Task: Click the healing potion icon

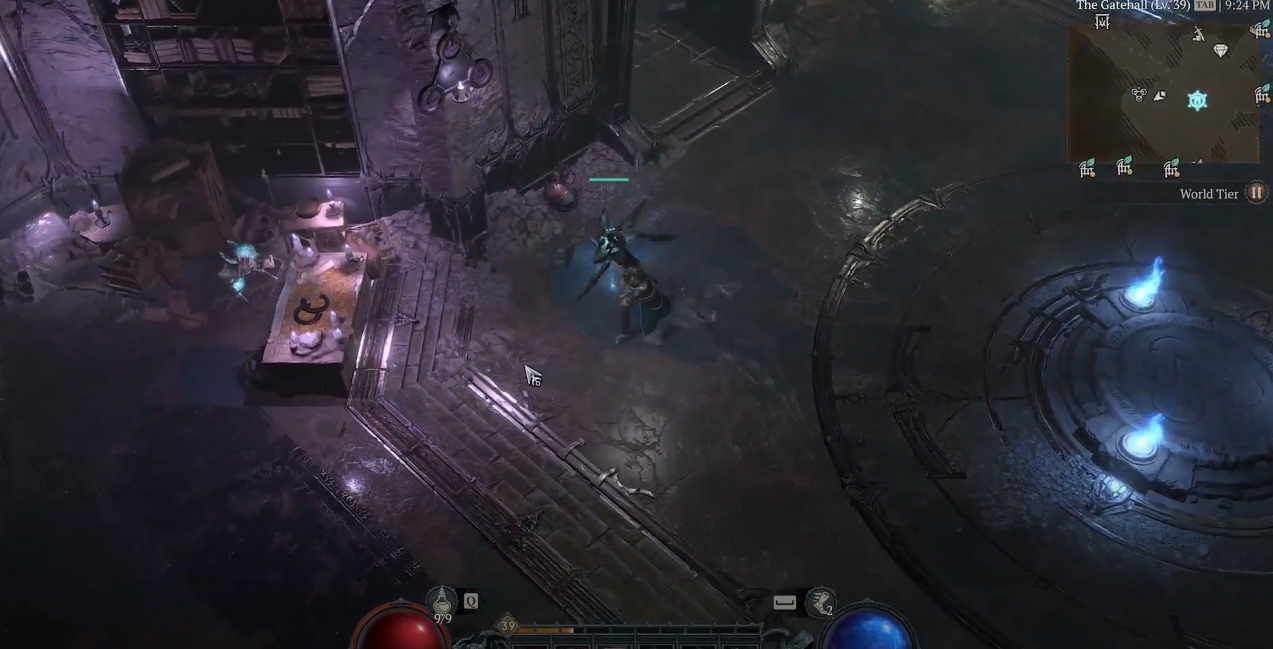Action: click(x=441, y=600)
